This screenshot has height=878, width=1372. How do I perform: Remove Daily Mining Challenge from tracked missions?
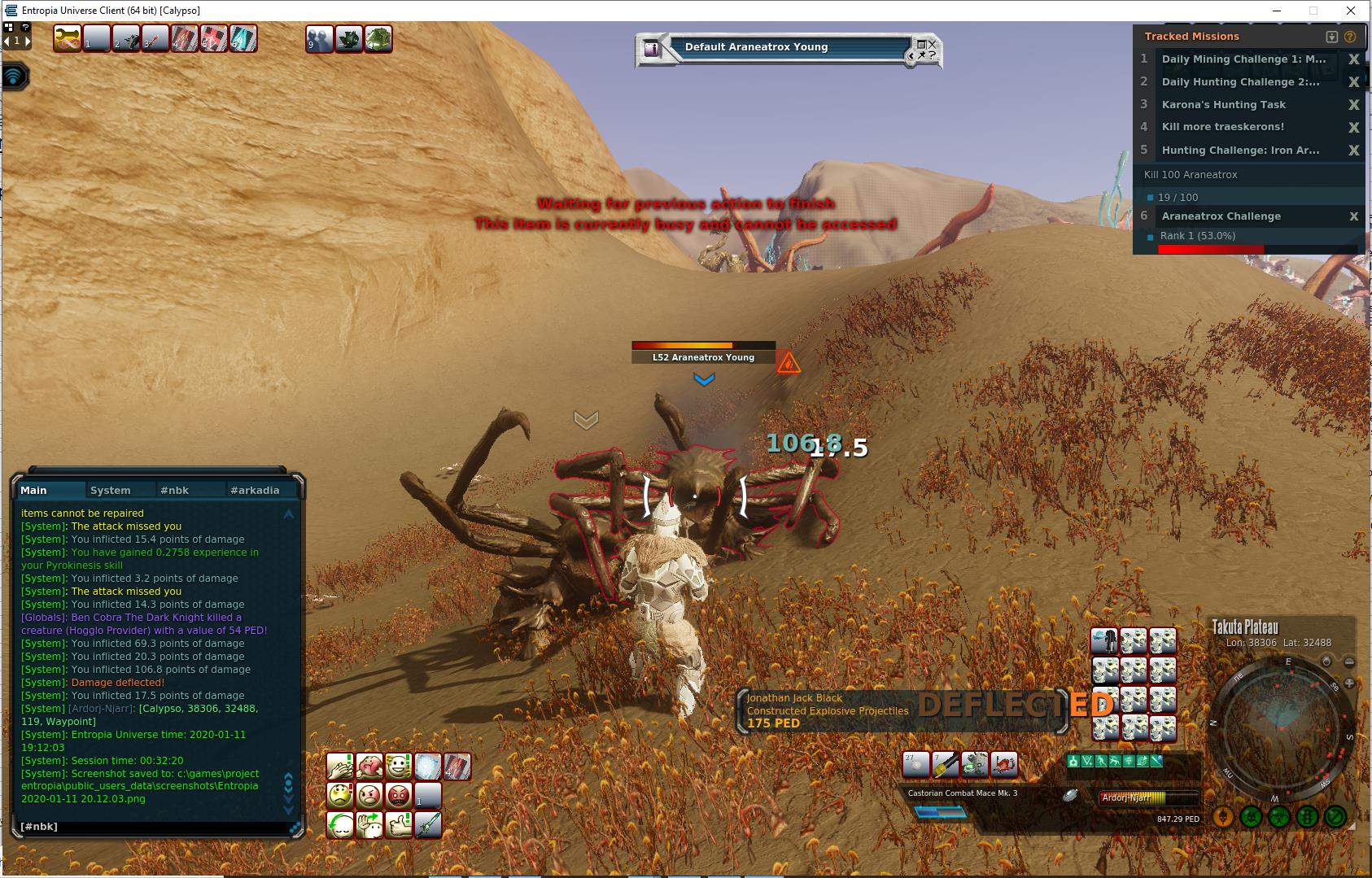click(1353, 59)
